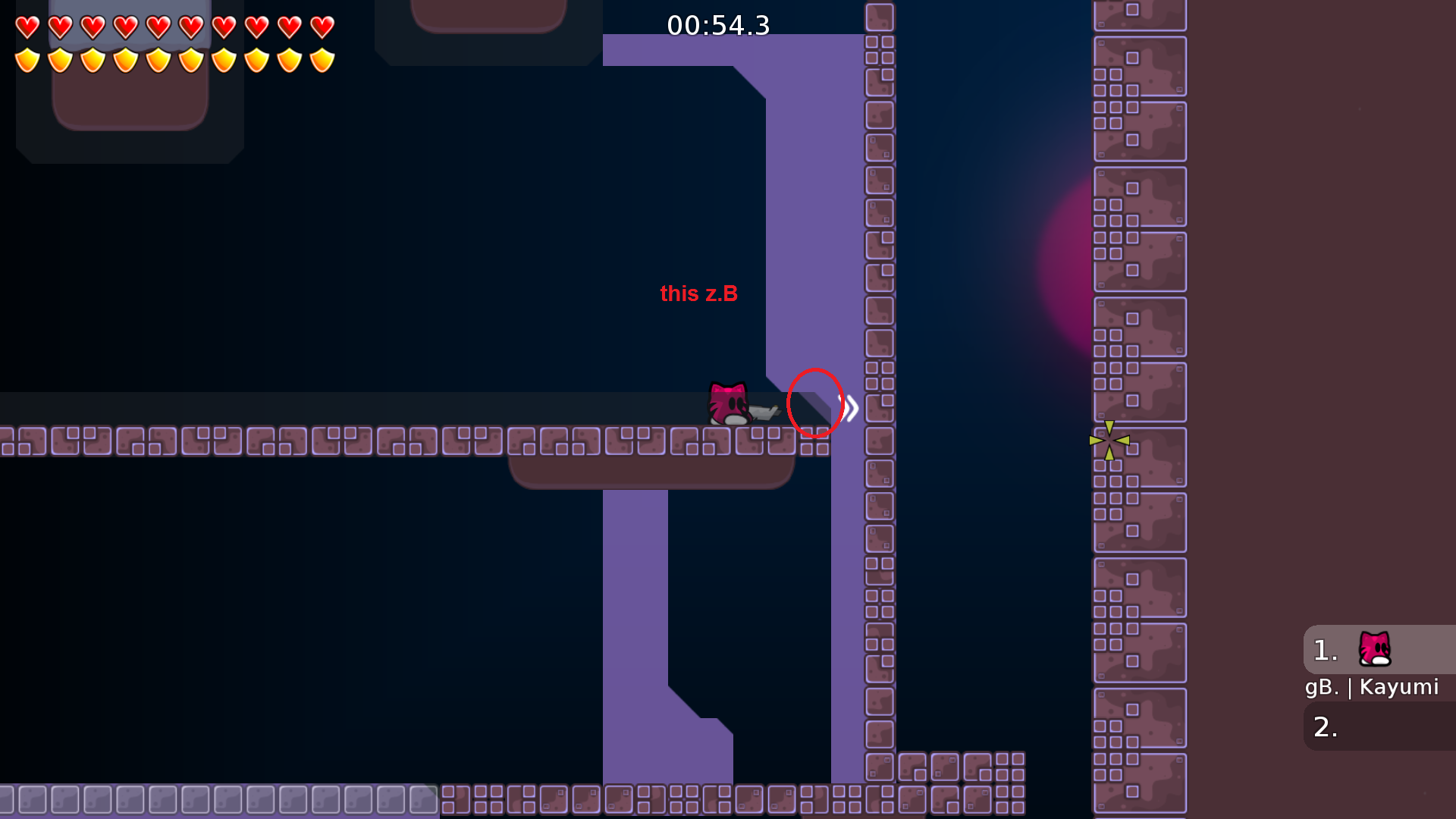Click the pink cat avatar beside rank 1
1456x819 pixels.
coord(1373,650)
